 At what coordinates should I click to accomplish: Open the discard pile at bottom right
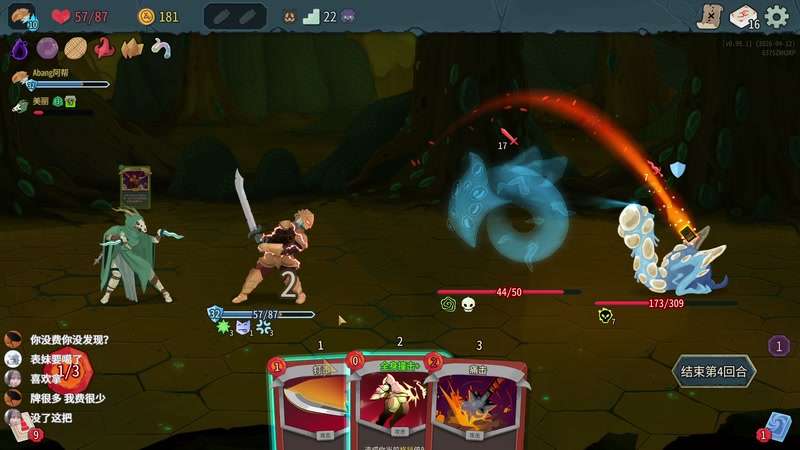pyautogui.click(x=777, y=426)
